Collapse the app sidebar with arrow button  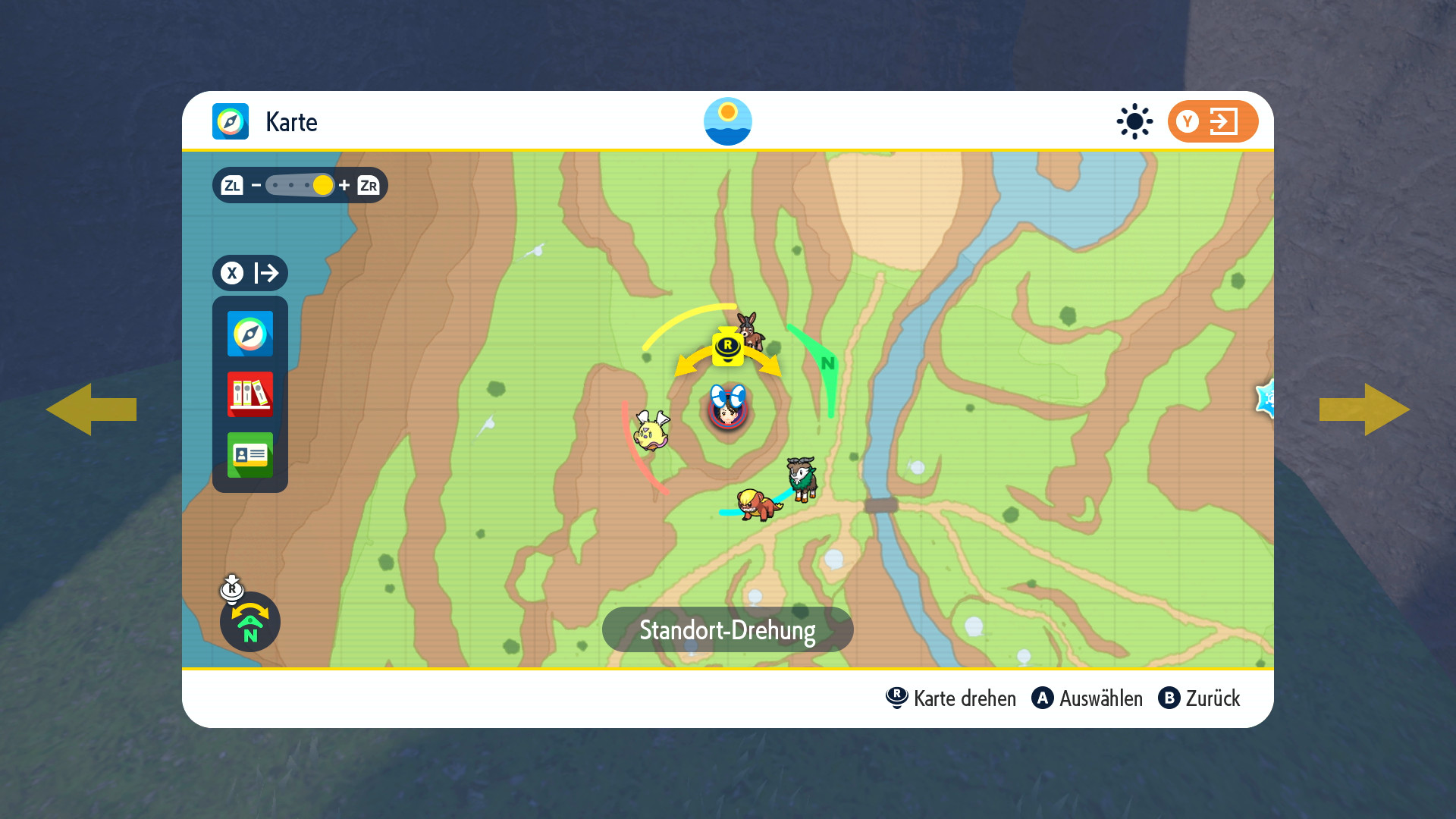[x=250, y=273]
